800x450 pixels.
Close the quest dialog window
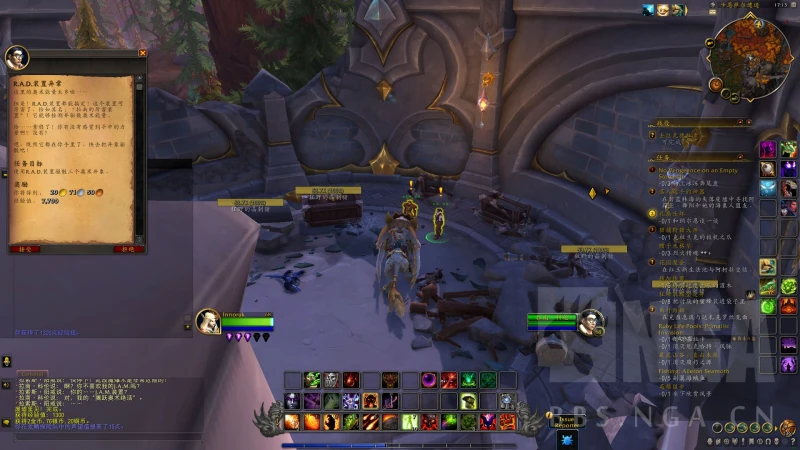(x=142, y=53)
